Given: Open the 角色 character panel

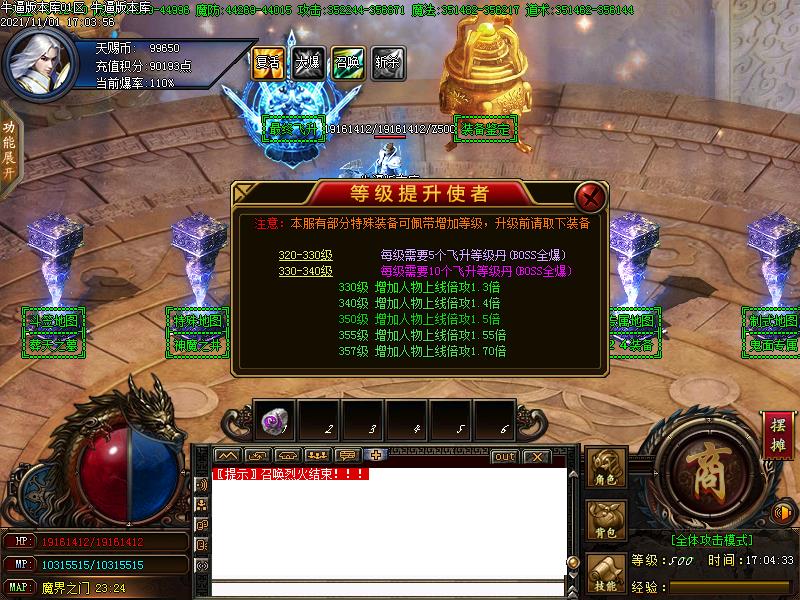Looking at the screenshot, I should coord(606,468).
